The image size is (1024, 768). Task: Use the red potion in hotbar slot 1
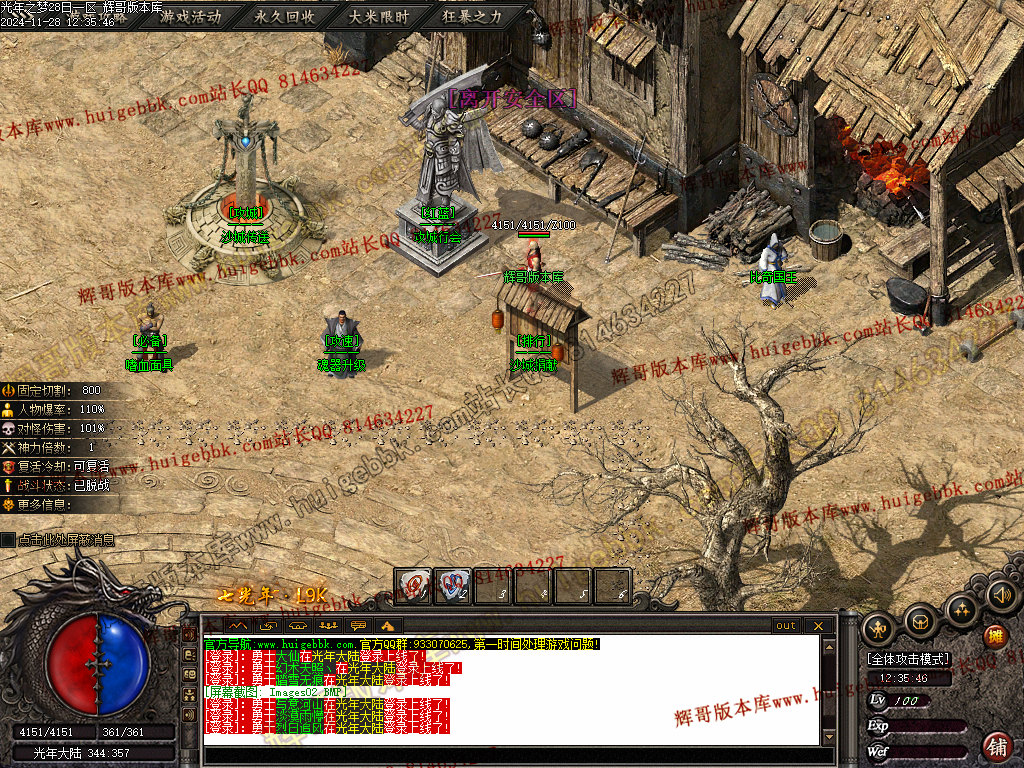click(412, 587)
